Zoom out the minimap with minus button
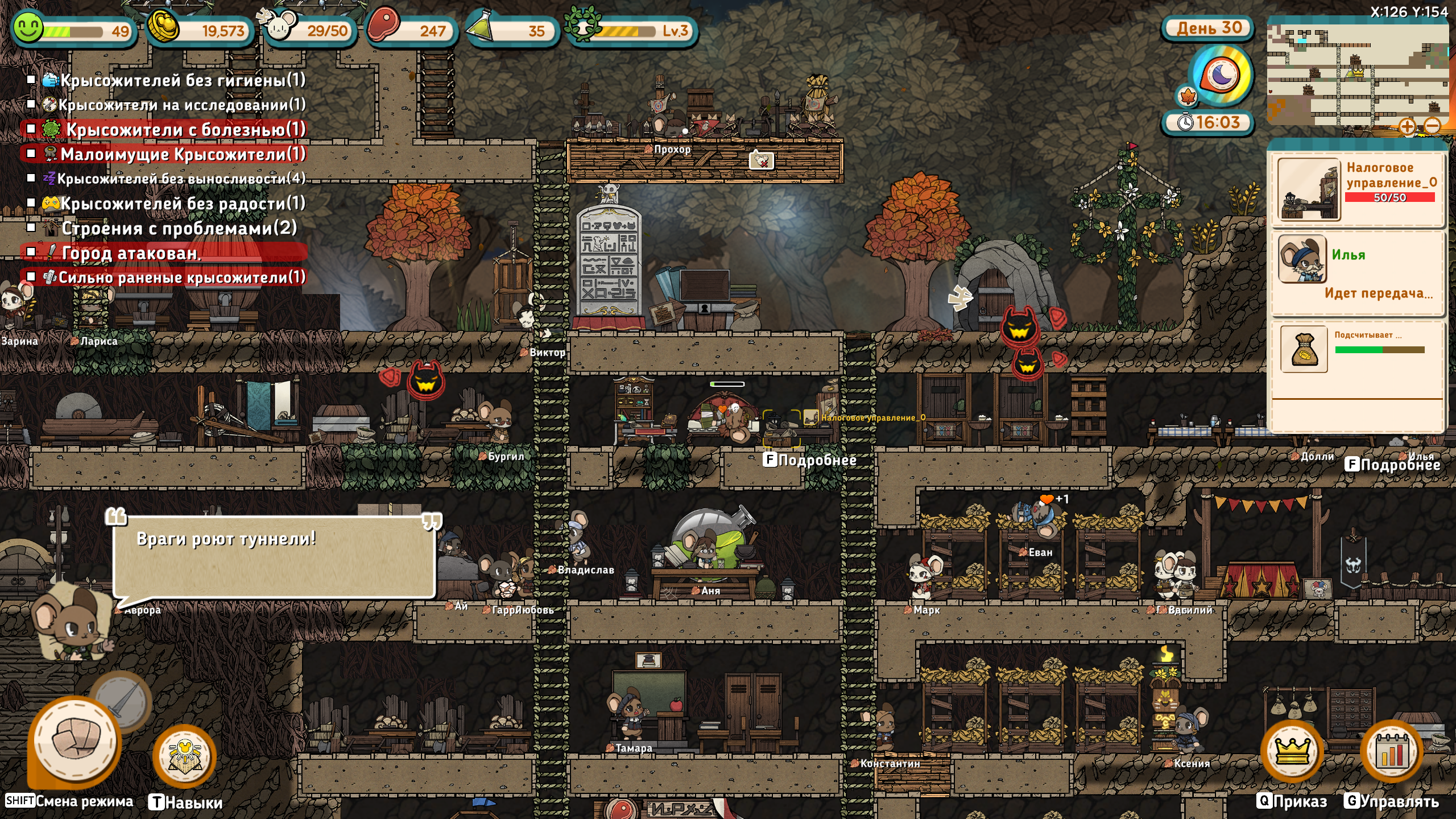The height and width of the screenshot is (819, 1456). [1433, 126]
